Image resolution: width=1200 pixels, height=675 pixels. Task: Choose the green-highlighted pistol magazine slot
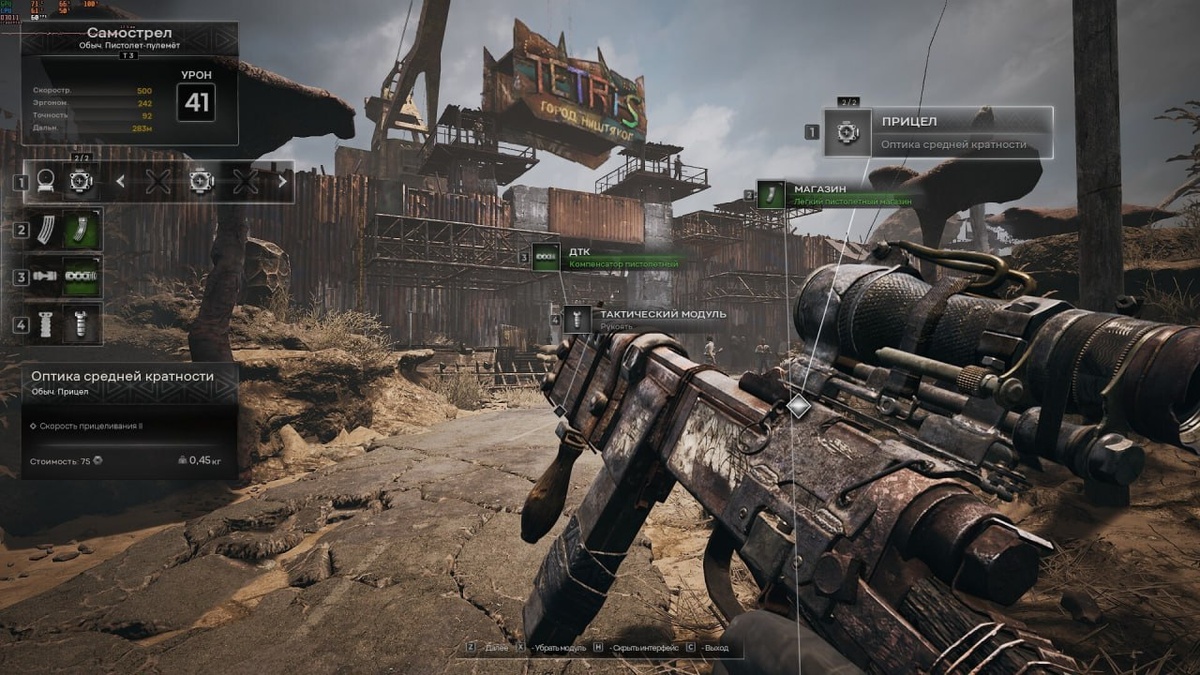[x=81, y=229]
